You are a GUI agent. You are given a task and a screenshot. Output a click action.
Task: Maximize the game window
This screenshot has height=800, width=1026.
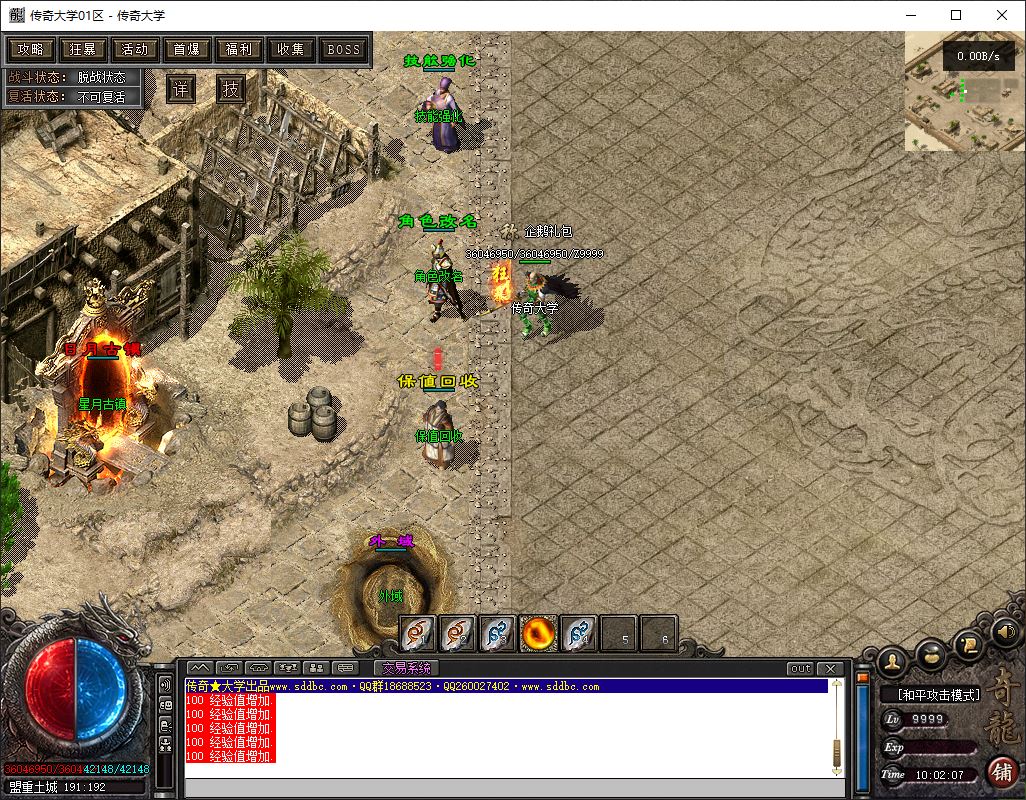click(x=956, y=15)
